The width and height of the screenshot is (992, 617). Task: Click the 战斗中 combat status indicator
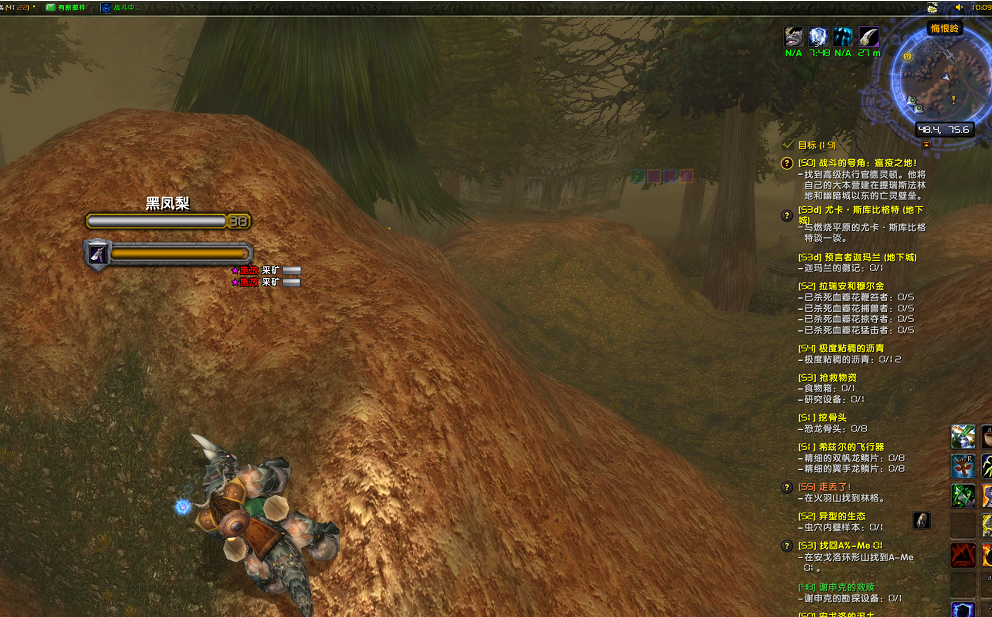click(120, 7)
